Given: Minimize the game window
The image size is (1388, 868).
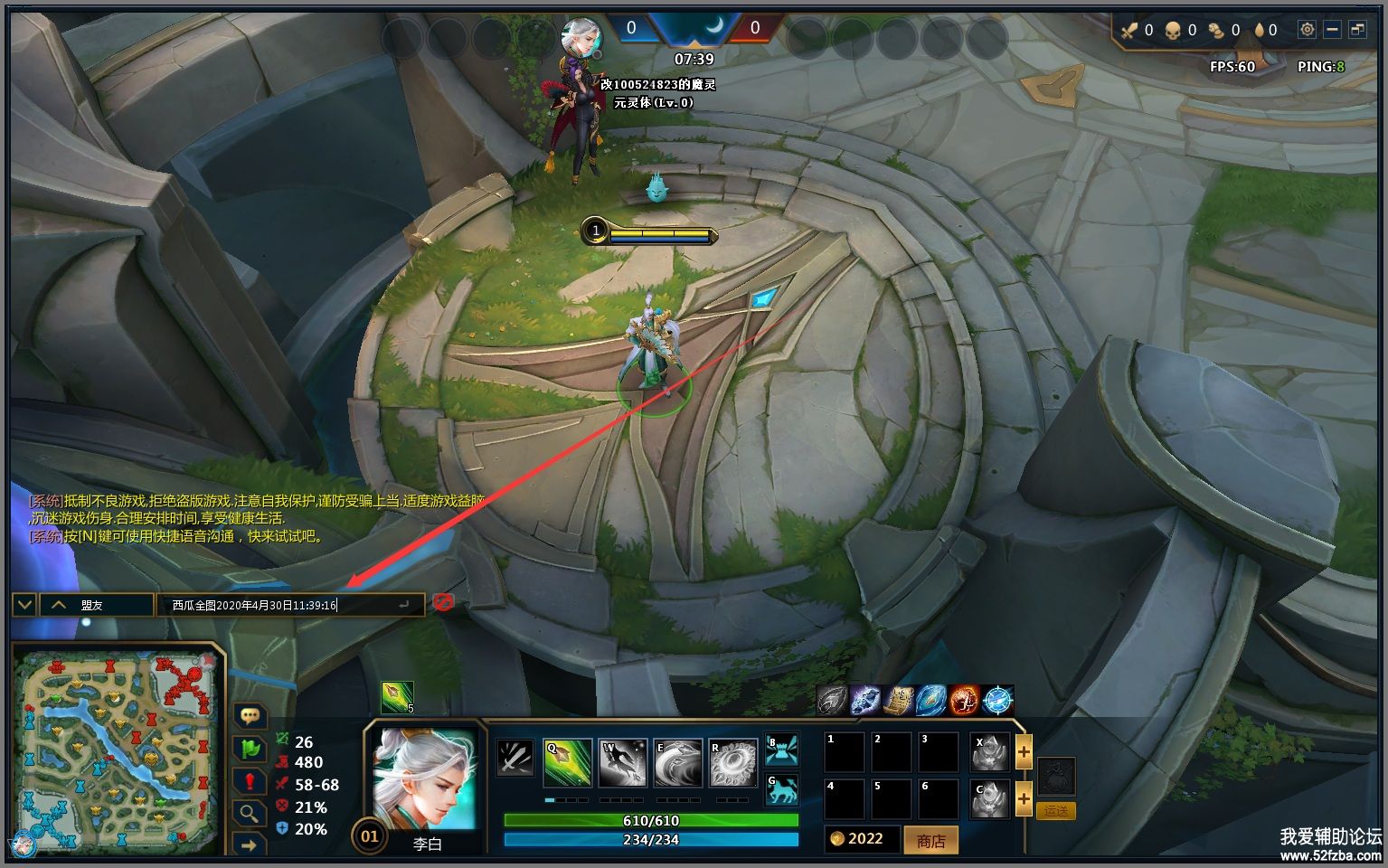Looking at the screenshot, I should [x=1332, y=30].
